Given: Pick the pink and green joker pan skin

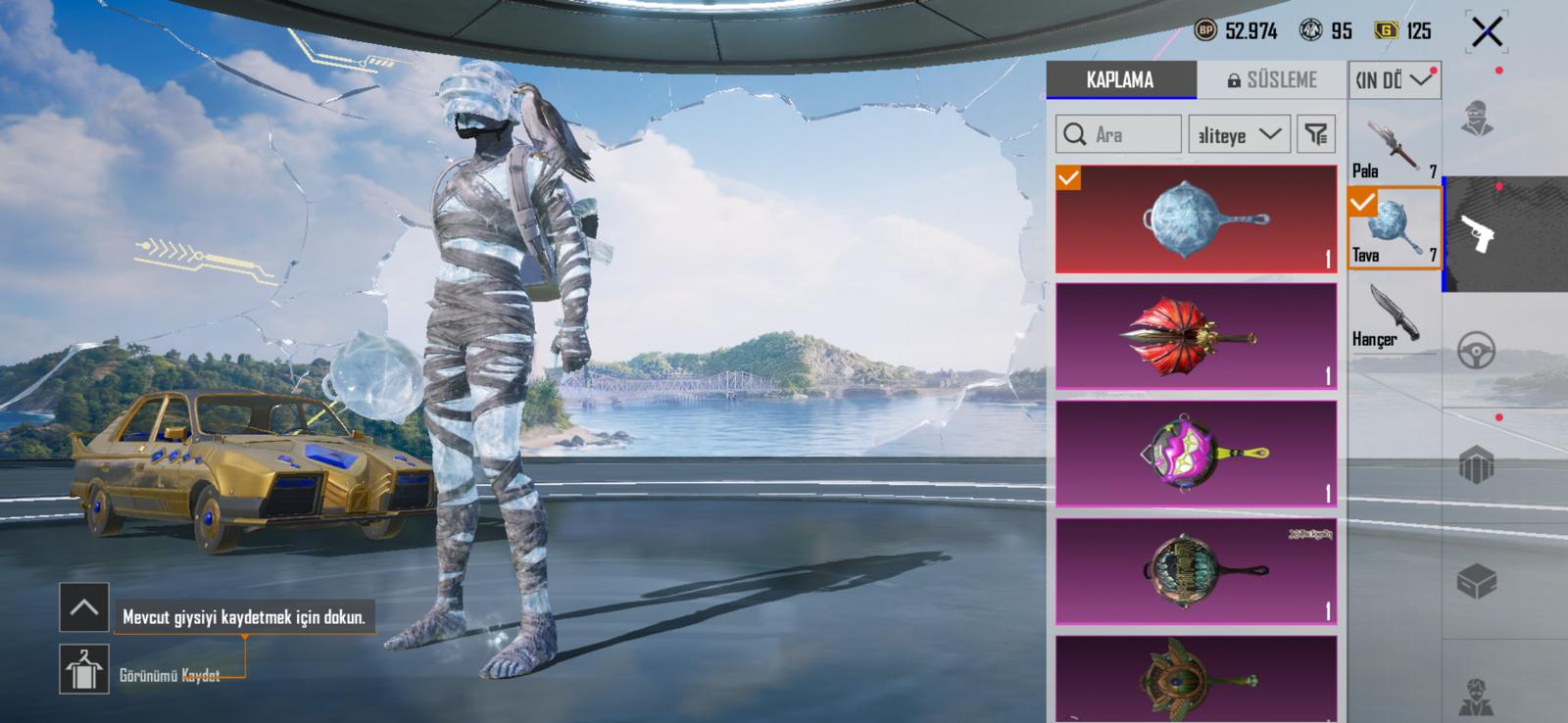Looking at the screenshot, I should [x=1196, y=454].
